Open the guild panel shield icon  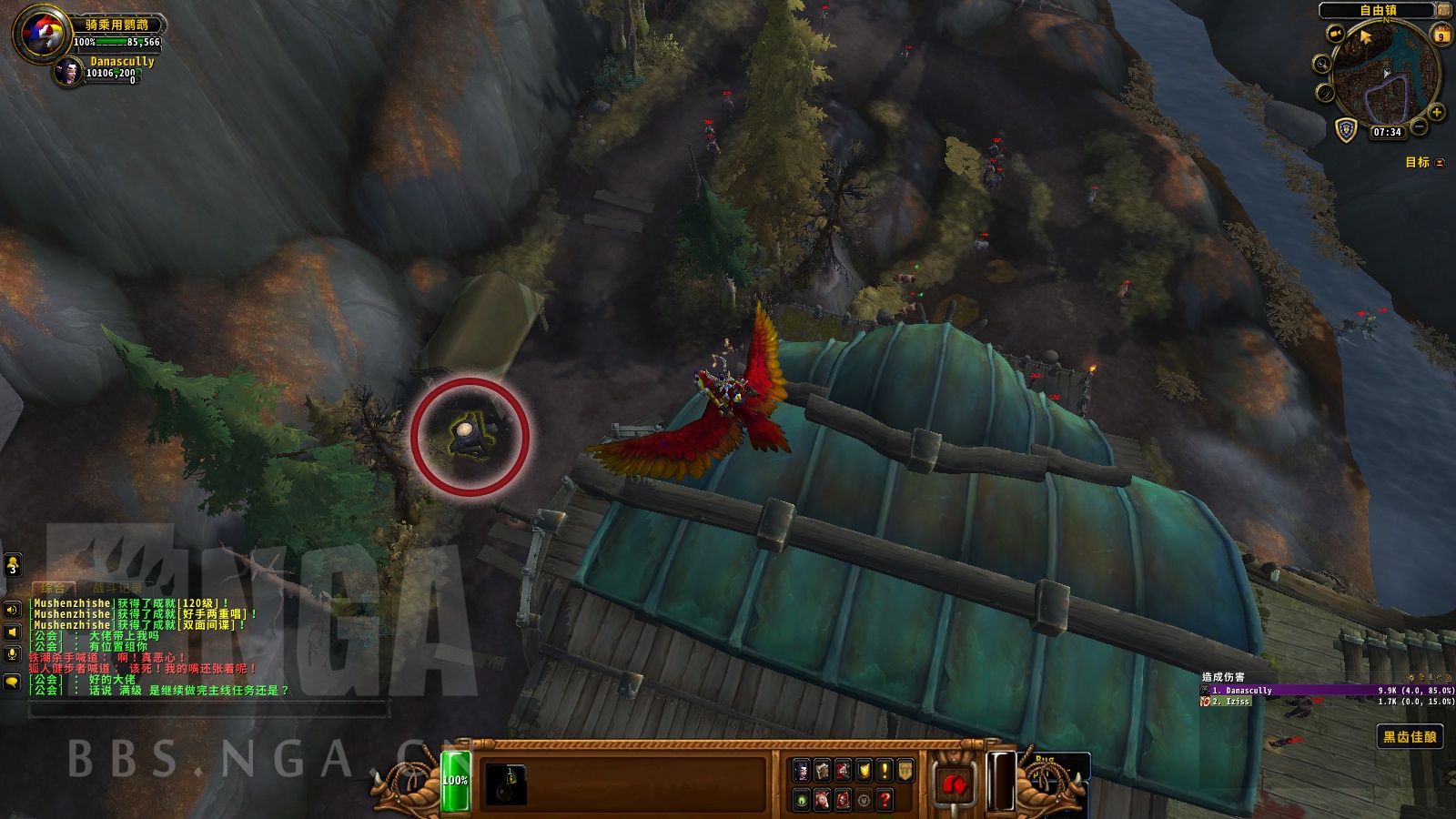[x=864, y=770]
